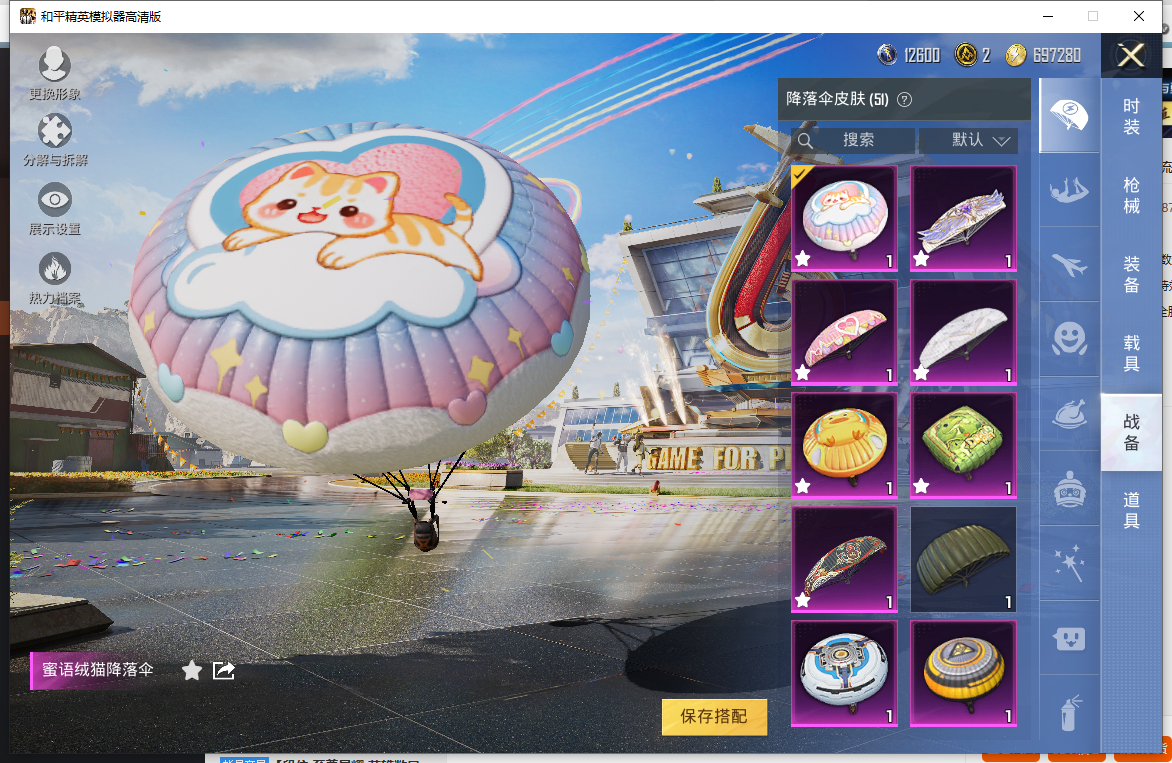Screen dimensions: 1172x763
Task: Minimize the emulator window
Action: pyautogui.click(x=1048, y=16)
